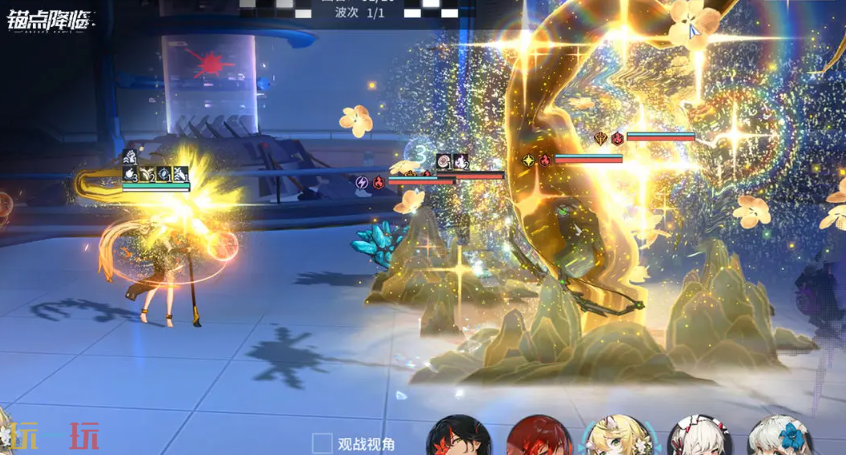Select the black-haired character portrait
The height and width of the screenshot is (455, 846).
(x=459, y=437)
